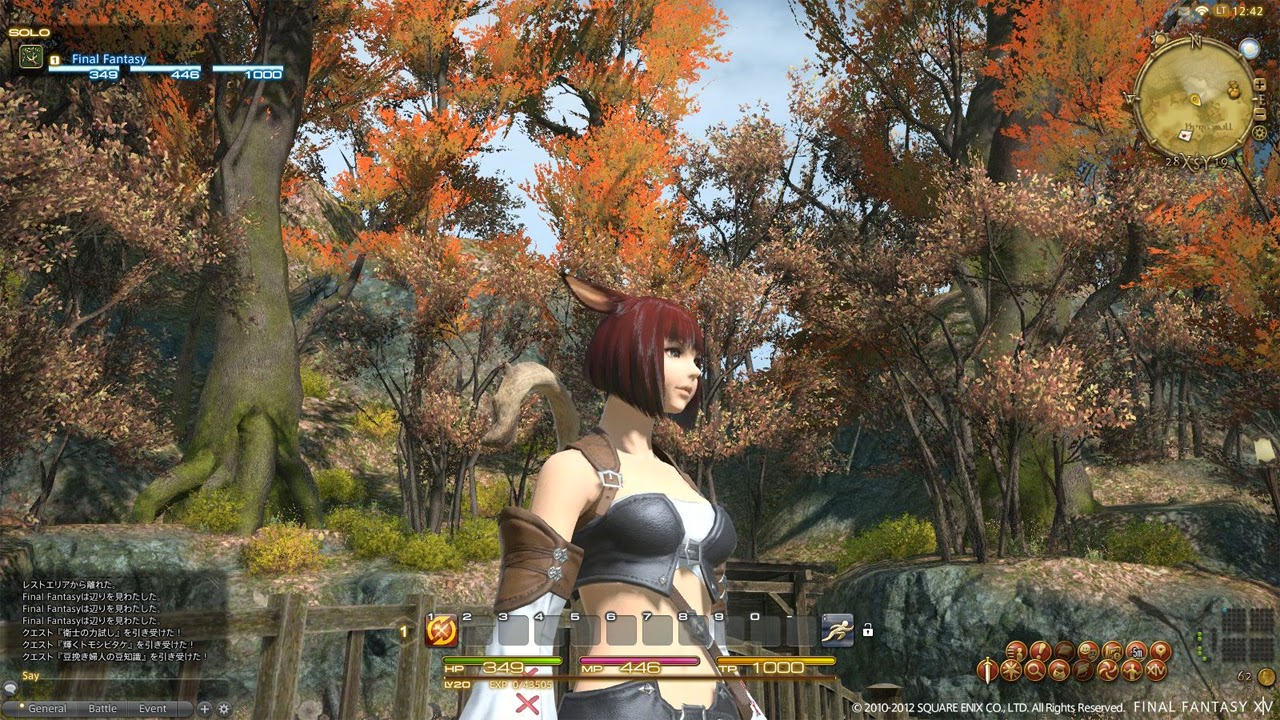Toggle the hotbar lock padlock
Viewport: 1280px width, 720px height.
866,627
